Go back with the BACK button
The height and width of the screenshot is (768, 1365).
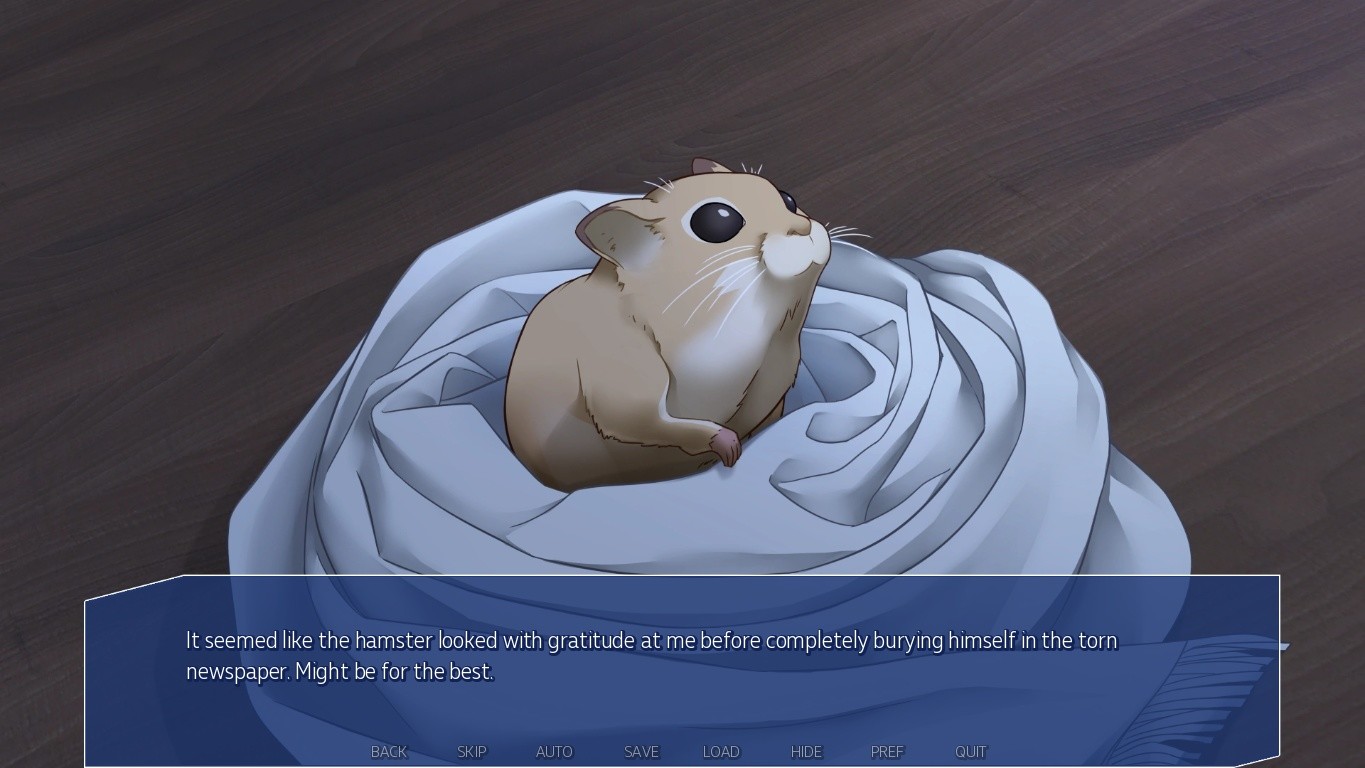[x=389, y=752]
